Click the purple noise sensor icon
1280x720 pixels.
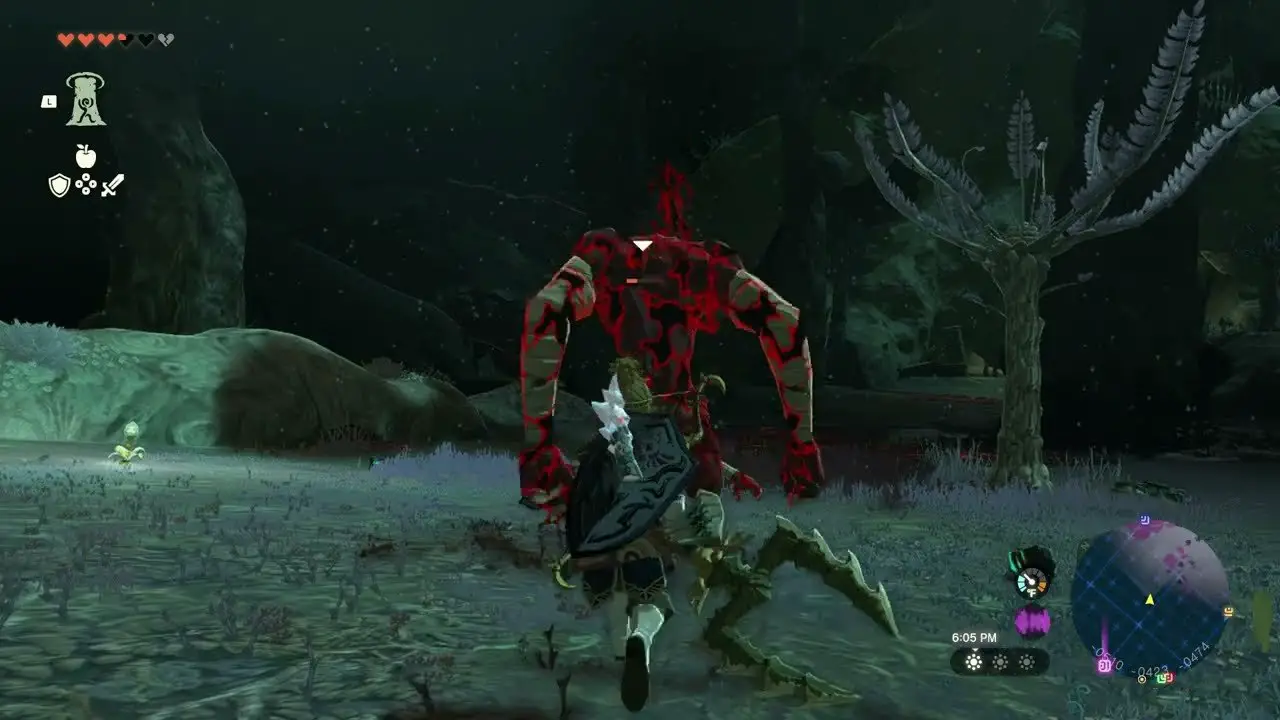(1031, 622)
